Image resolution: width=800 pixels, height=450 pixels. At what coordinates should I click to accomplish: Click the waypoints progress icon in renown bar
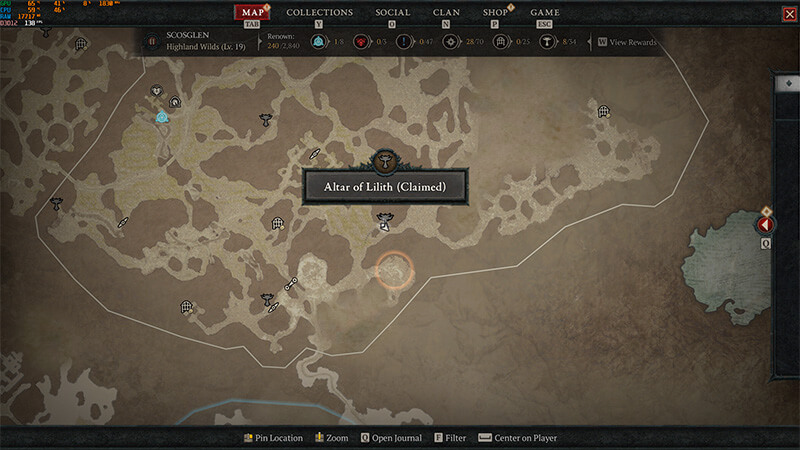click(318, 42)
